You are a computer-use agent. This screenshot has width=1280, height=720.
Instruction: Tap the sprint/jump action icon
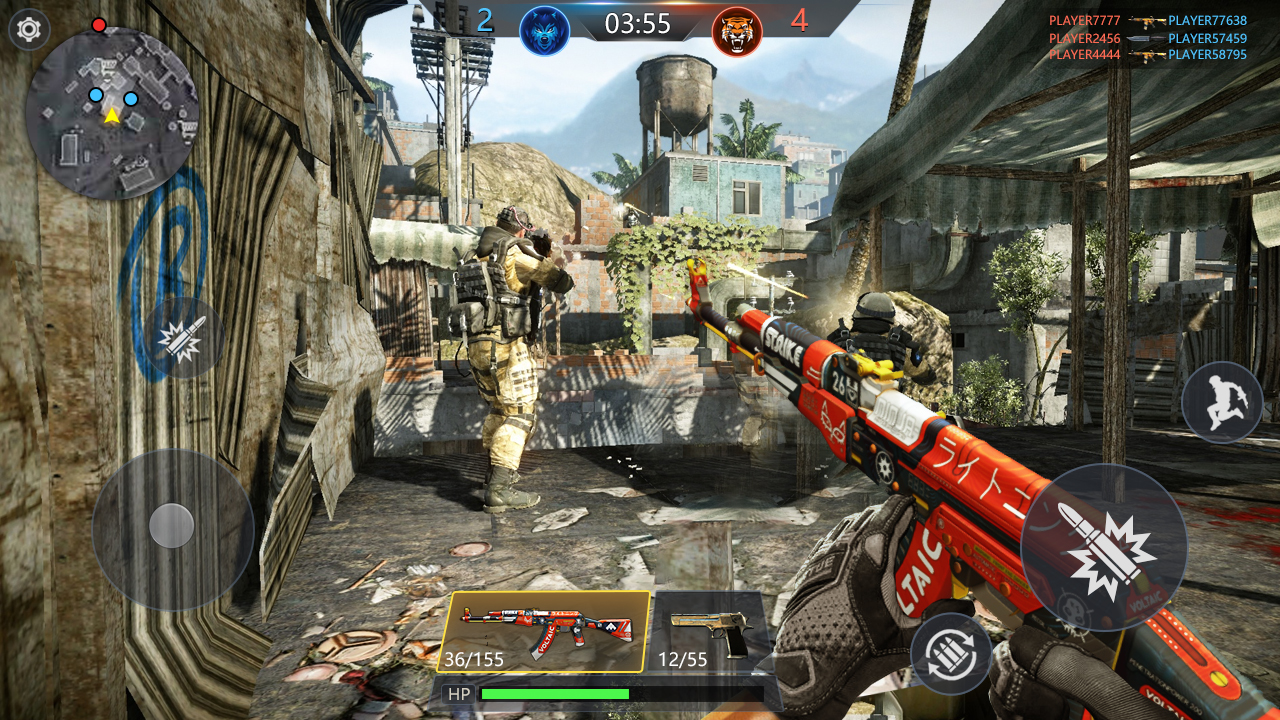coord(1222,400)
